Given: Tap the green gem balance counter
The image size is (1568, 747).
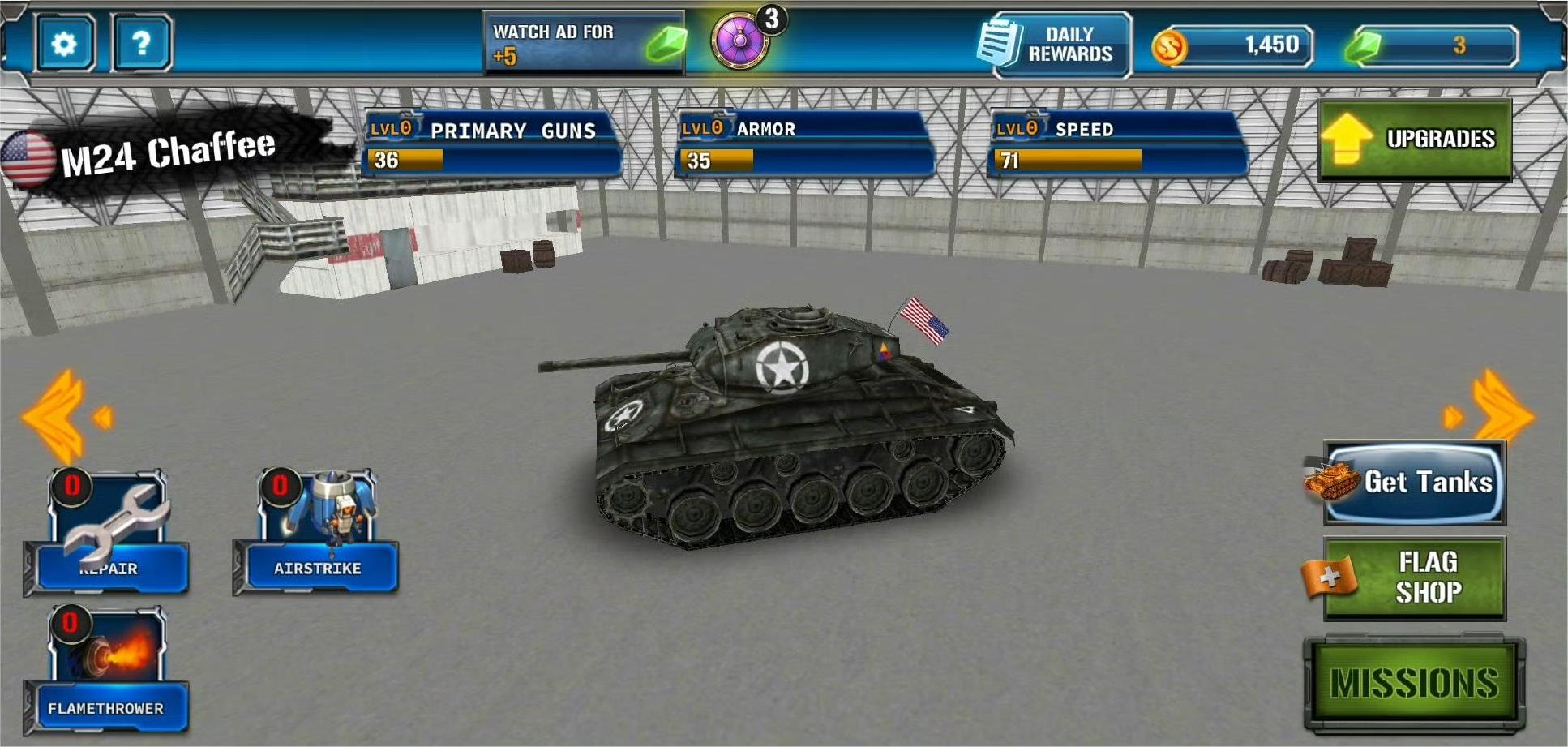Looking at the screenshot, I should [1432, 45].
